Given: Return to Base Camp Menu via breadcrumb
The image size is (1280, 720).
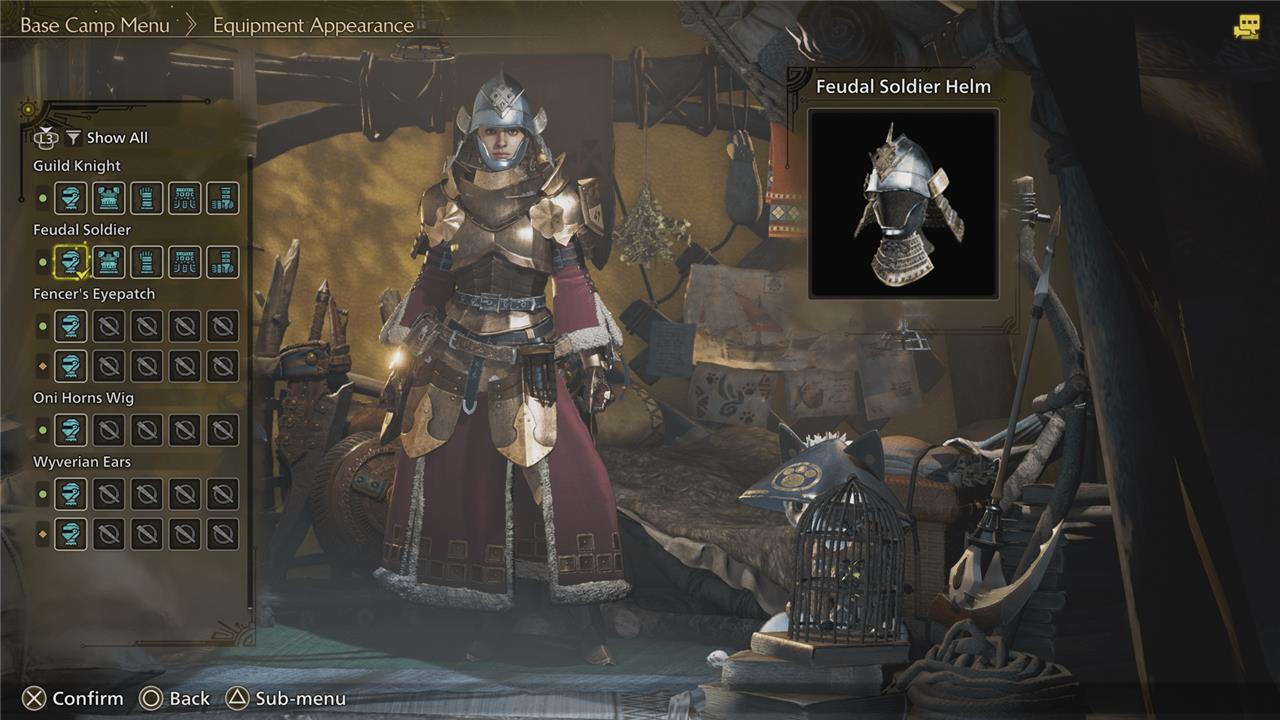Looking at the screenshot, I should pos(95,26).
